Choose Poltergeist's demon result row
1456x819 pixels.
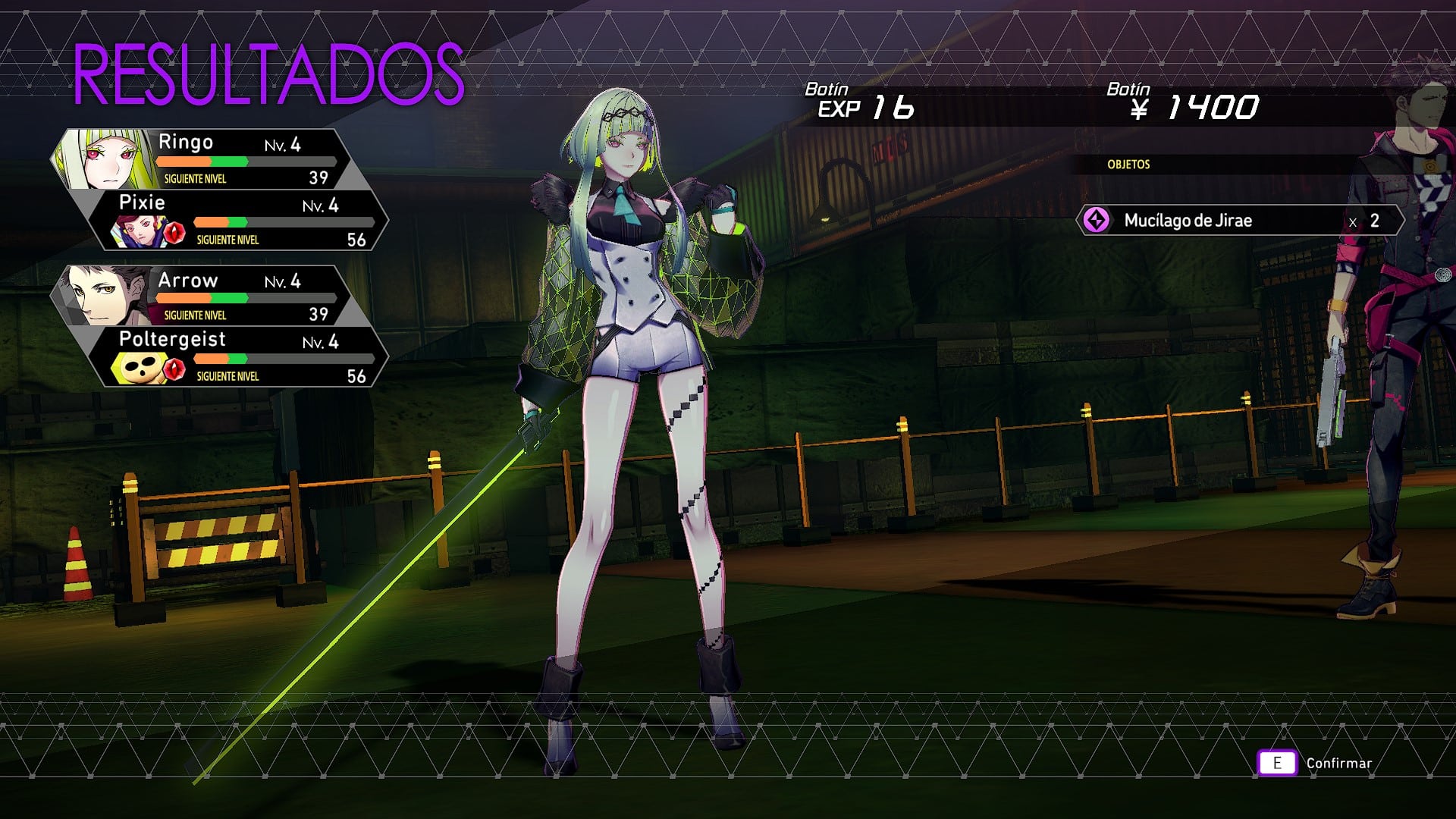(x=243, y=357)
